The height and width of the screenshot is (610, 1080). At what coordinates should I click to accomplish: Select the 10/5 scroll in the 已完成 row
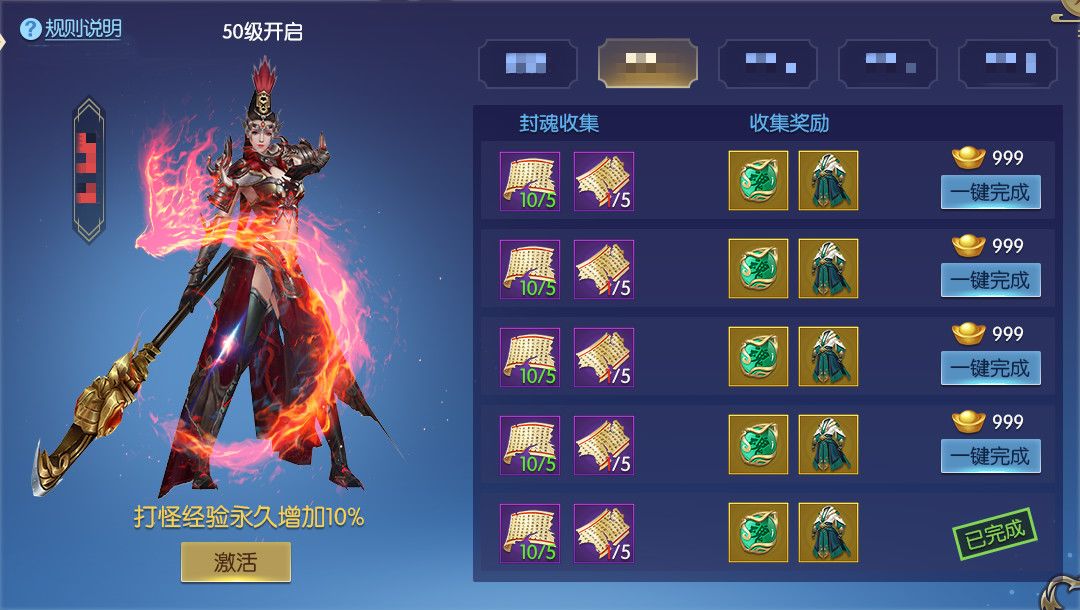coord(529,533)
